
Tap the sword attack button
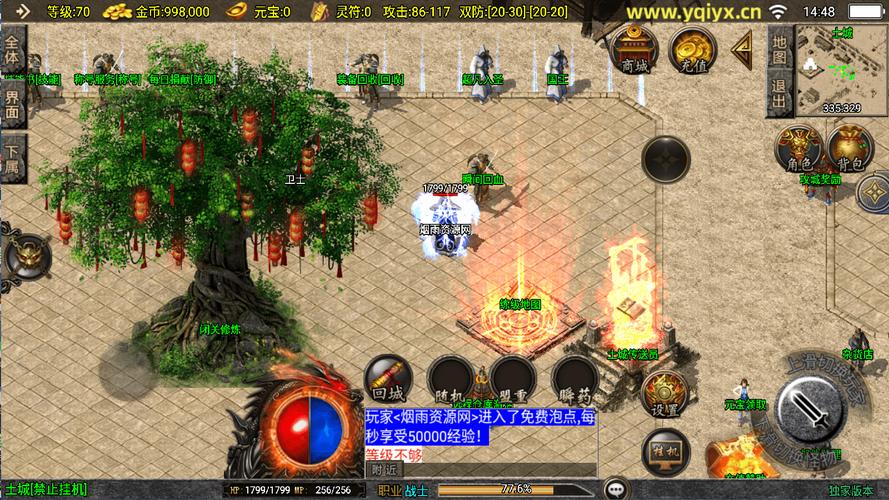813,410
